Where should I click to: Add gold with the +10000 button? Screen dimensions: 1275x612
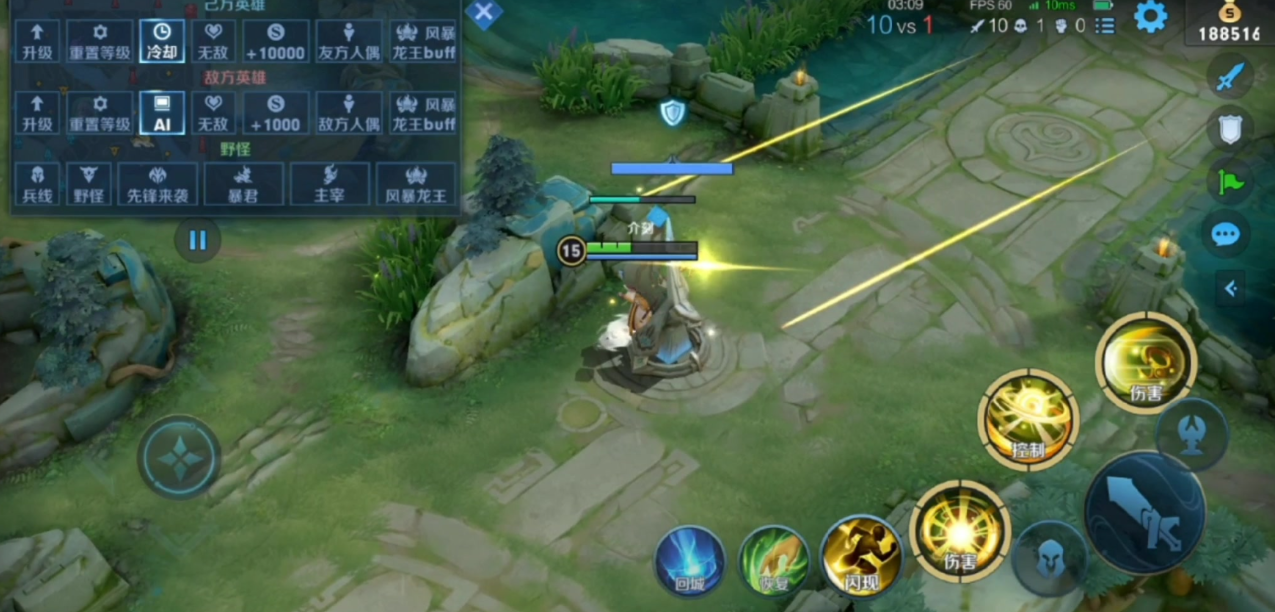pos(275,40)
